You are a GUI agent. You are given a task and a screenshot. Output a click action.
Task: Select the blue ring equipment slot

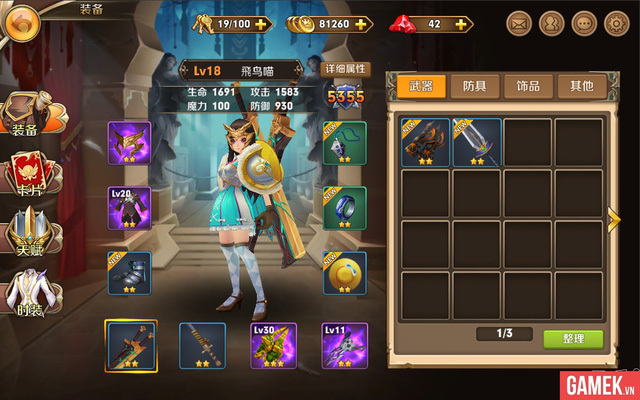coord(344,208)
